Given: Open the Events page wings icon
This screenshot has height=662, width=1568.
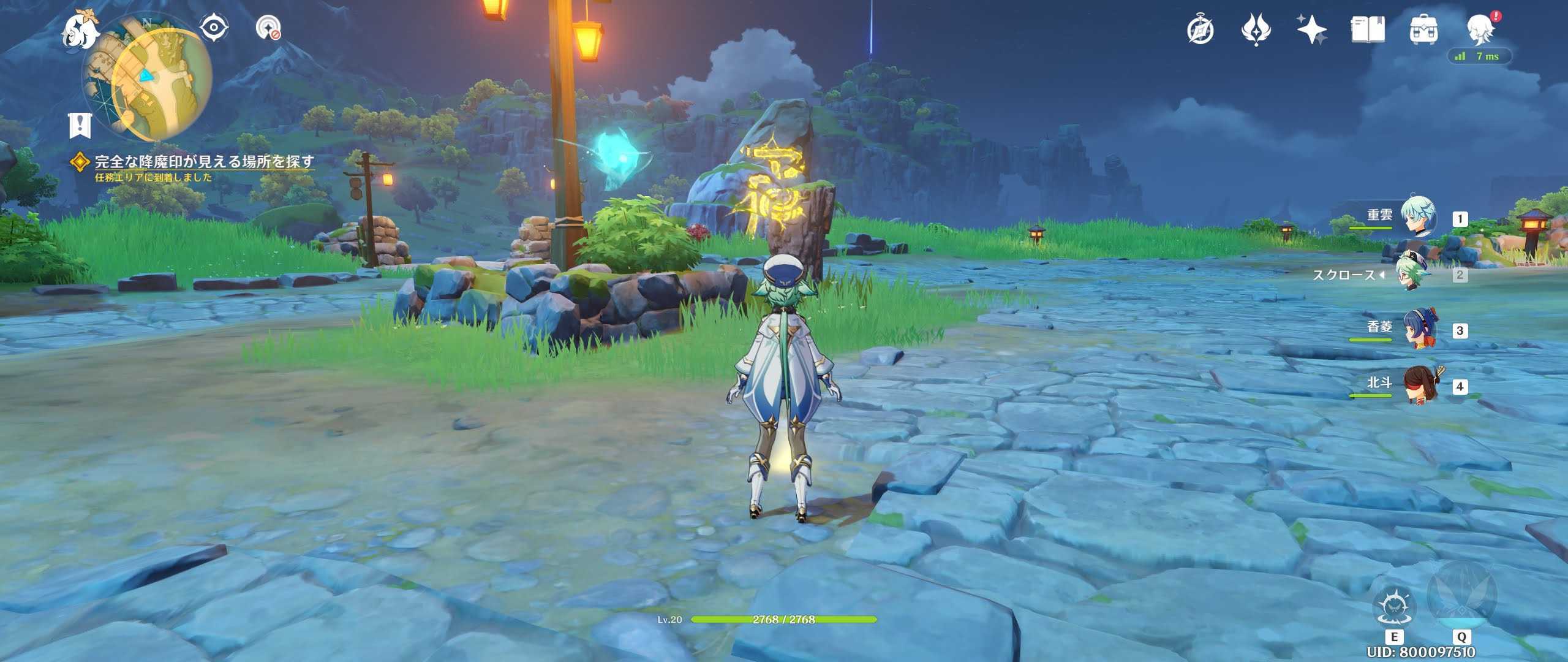Looking at the screenshot, I should pyautogui.click(x=1256, y=29).
